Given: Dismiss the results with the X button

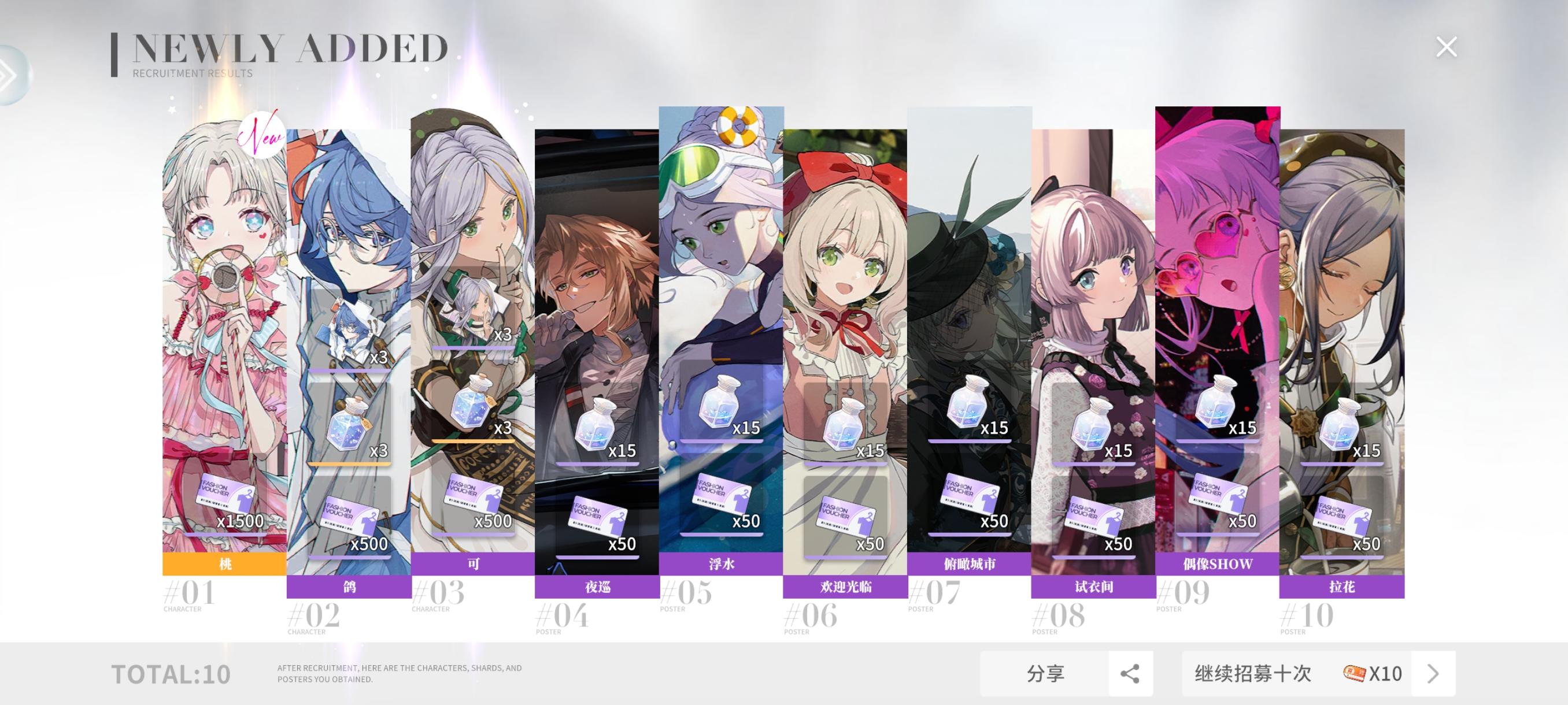Looking at the screenshot, I should tap(1445, 46).
